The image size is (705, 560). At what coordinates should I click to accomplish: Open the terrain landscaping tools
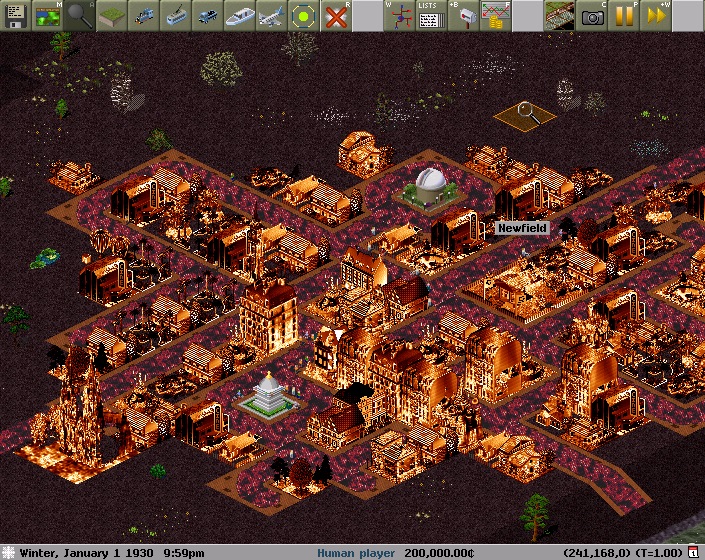pos(115,15)
